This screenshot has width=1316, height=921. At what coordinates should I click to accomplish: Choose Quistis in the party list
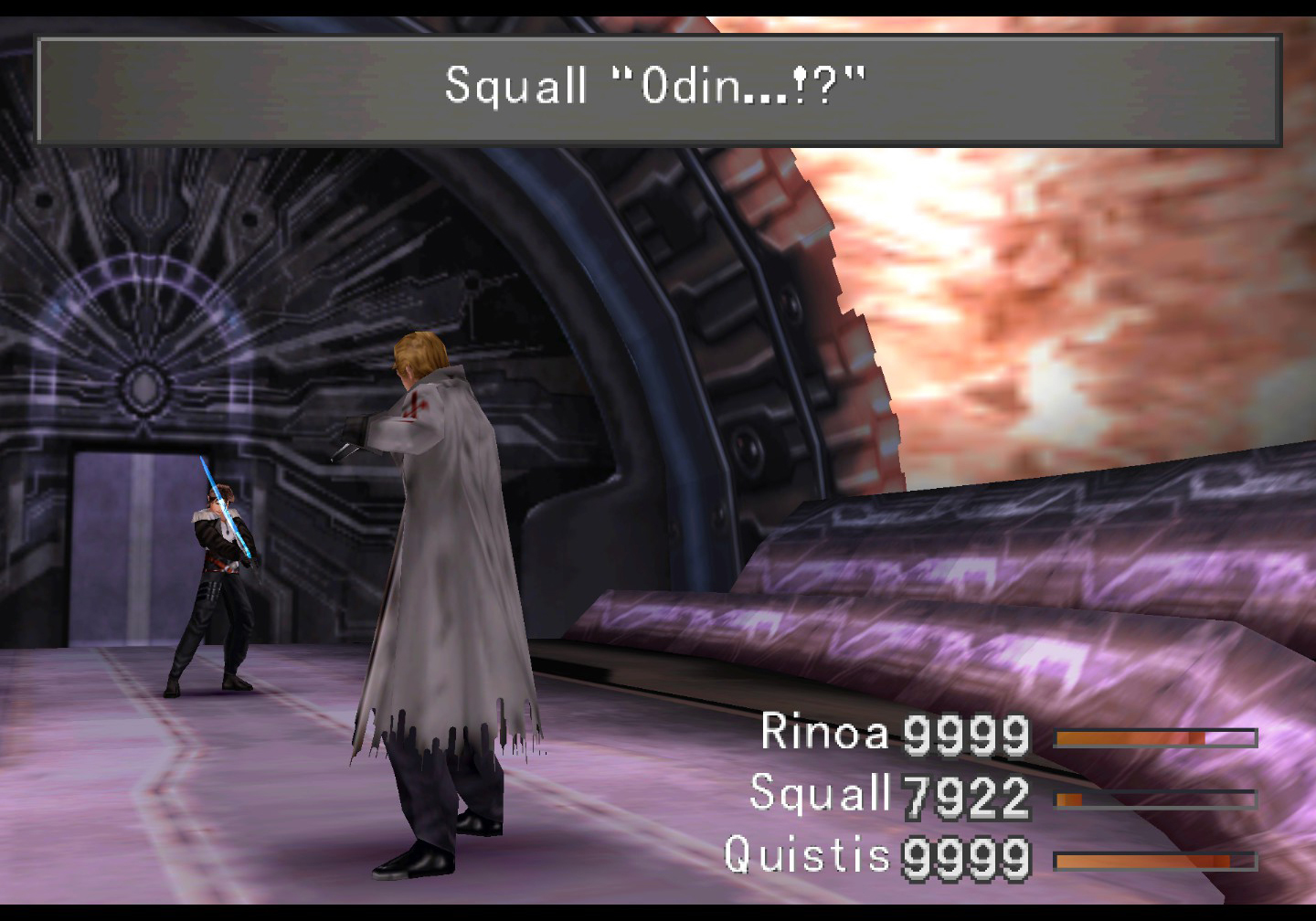806,855
